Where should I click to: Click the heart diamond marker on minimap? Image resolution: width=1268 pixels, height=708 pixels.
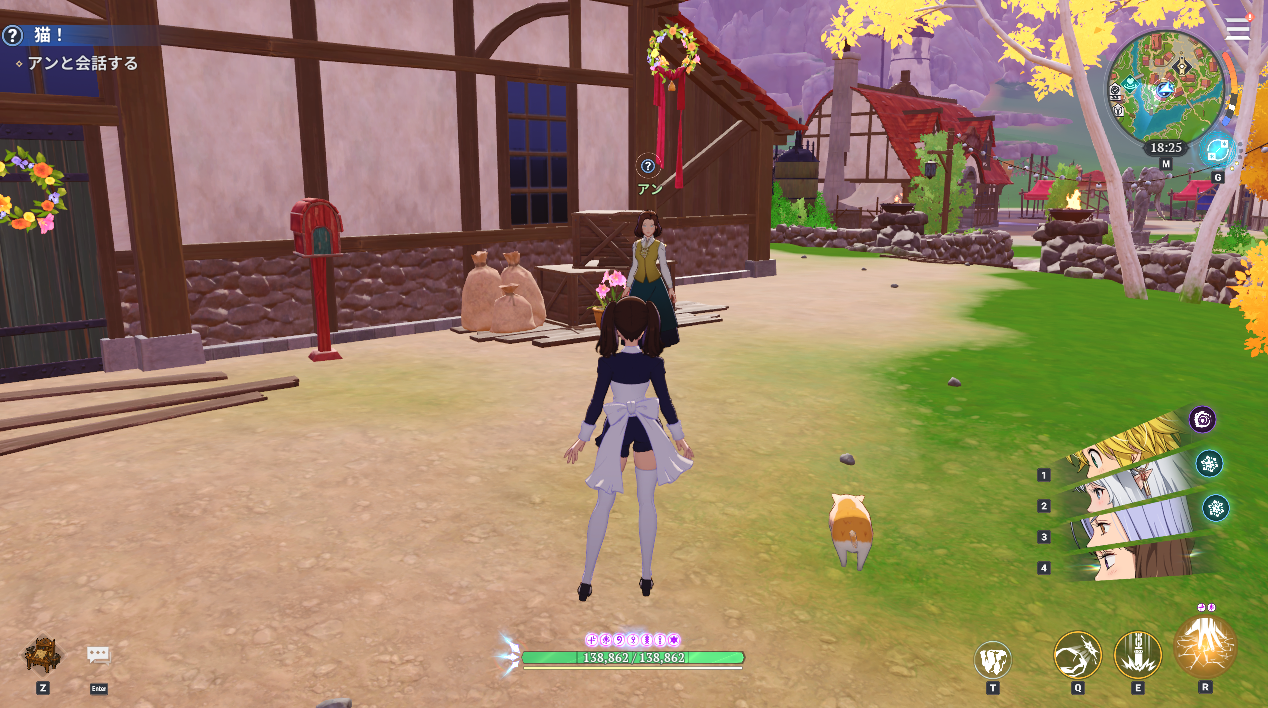click(x=1130, y=84)
